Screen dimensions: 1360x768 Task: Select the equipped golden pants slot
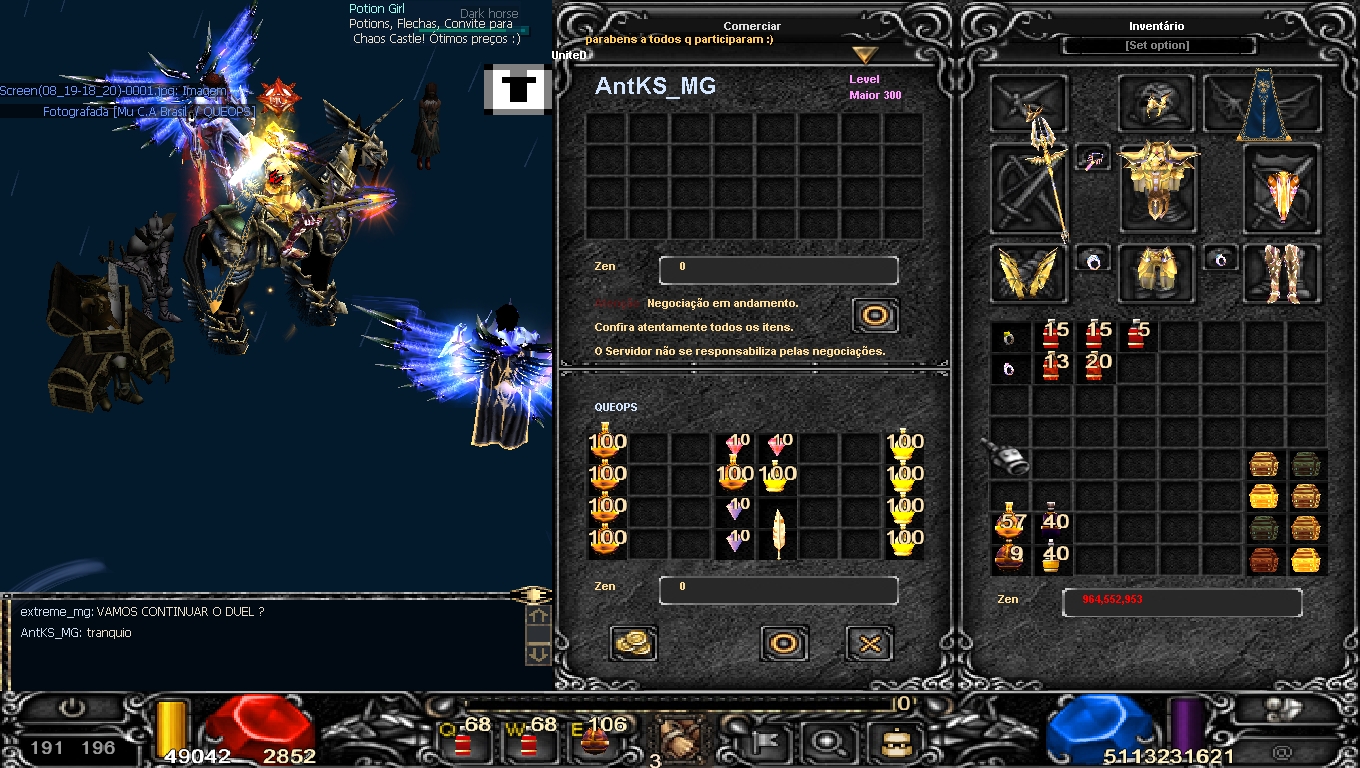(x=1156, y=273)
